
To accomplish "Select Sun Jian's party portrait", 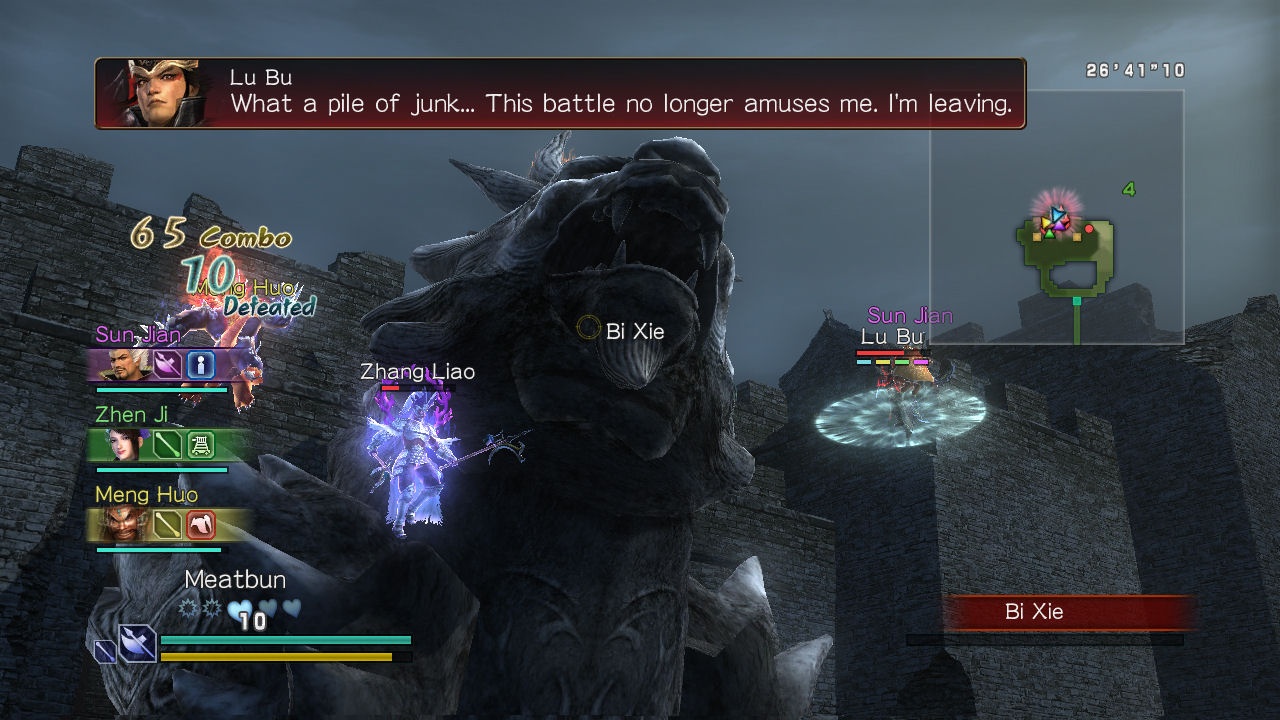I will pyautogui.click(x=117, y=364).
